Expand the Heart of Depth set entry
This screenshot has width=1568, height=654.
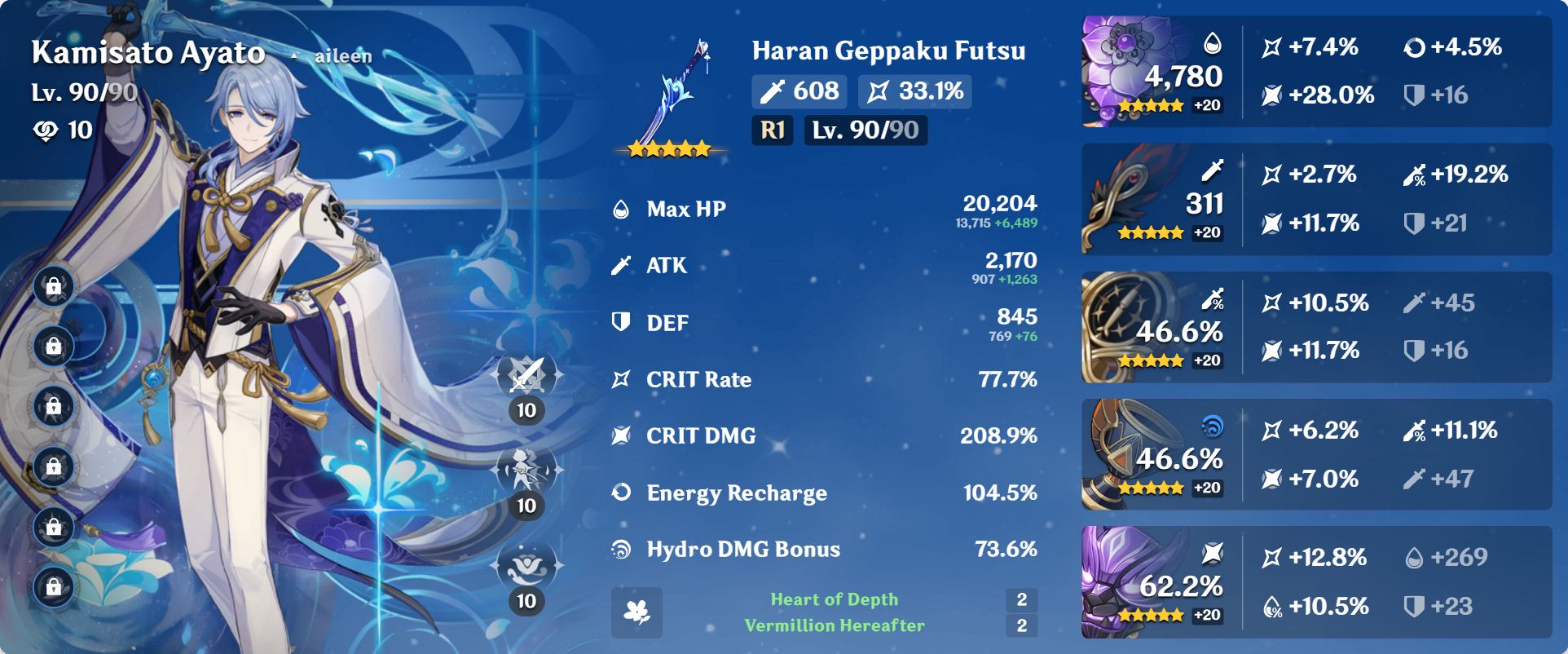[833, 599]
